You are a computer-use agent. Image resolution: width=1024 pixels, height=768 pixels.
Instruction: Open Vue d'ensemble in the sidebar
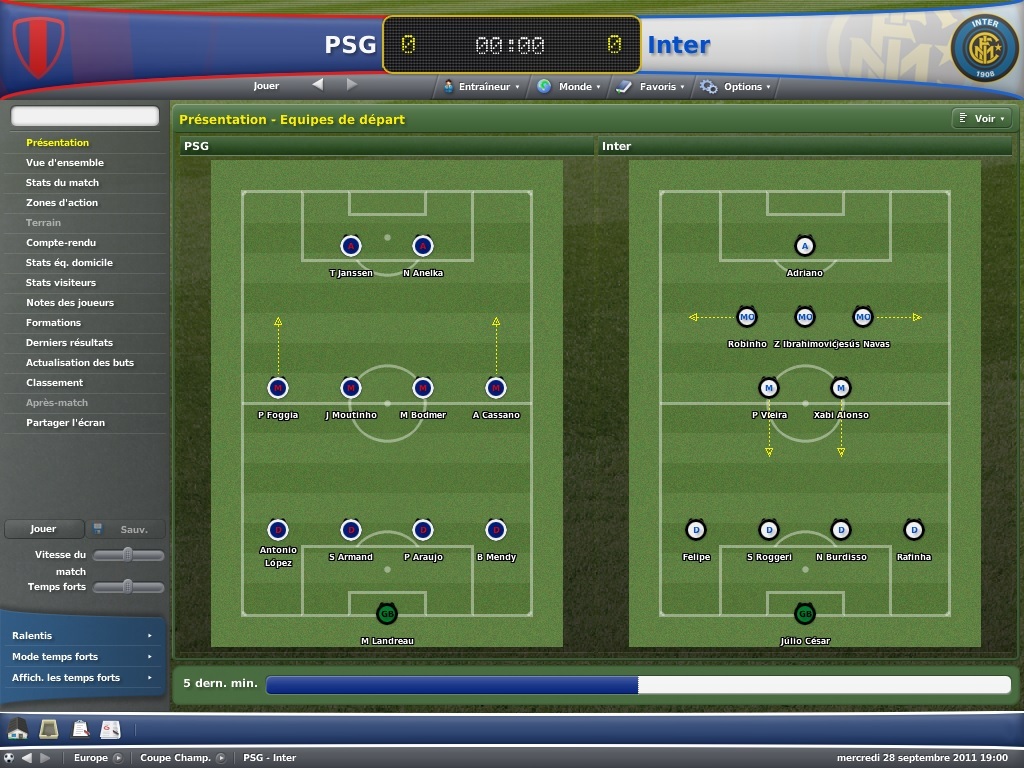(65, 163)
